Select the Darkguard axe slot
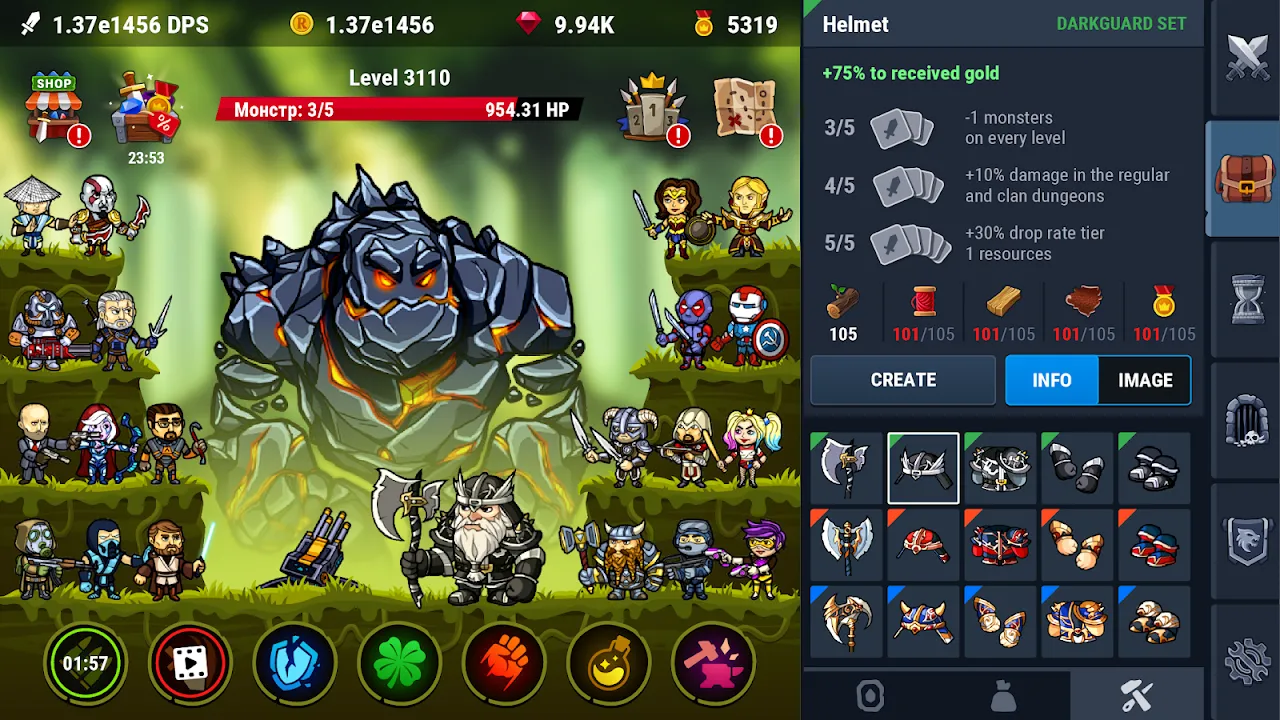The width and height of the screenshot is (1280, 720). (846, 468)
